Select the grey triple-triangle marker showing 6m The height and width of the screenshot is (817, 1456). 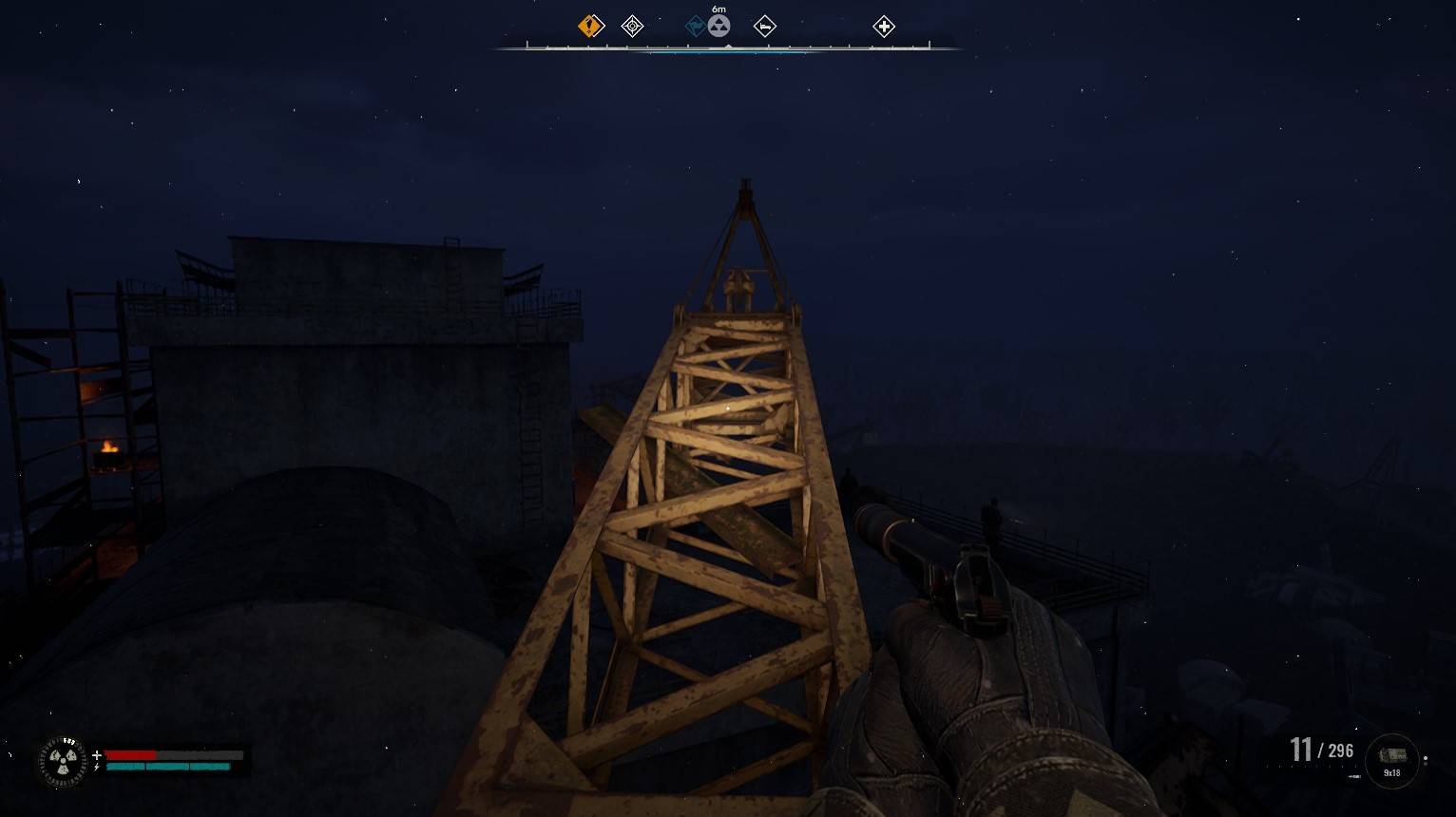tap(719, 26)
